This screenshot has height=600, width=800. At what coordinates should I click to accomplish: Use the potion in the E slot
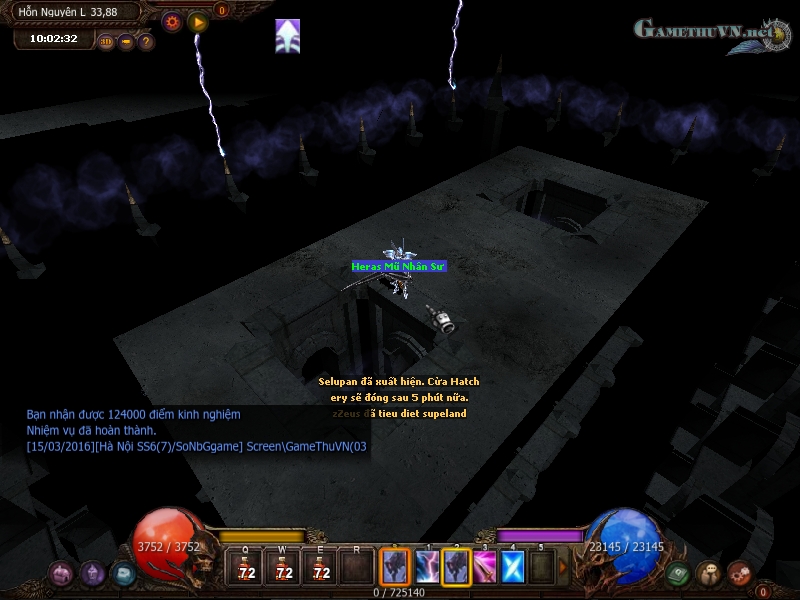click(x=321, y=568)
